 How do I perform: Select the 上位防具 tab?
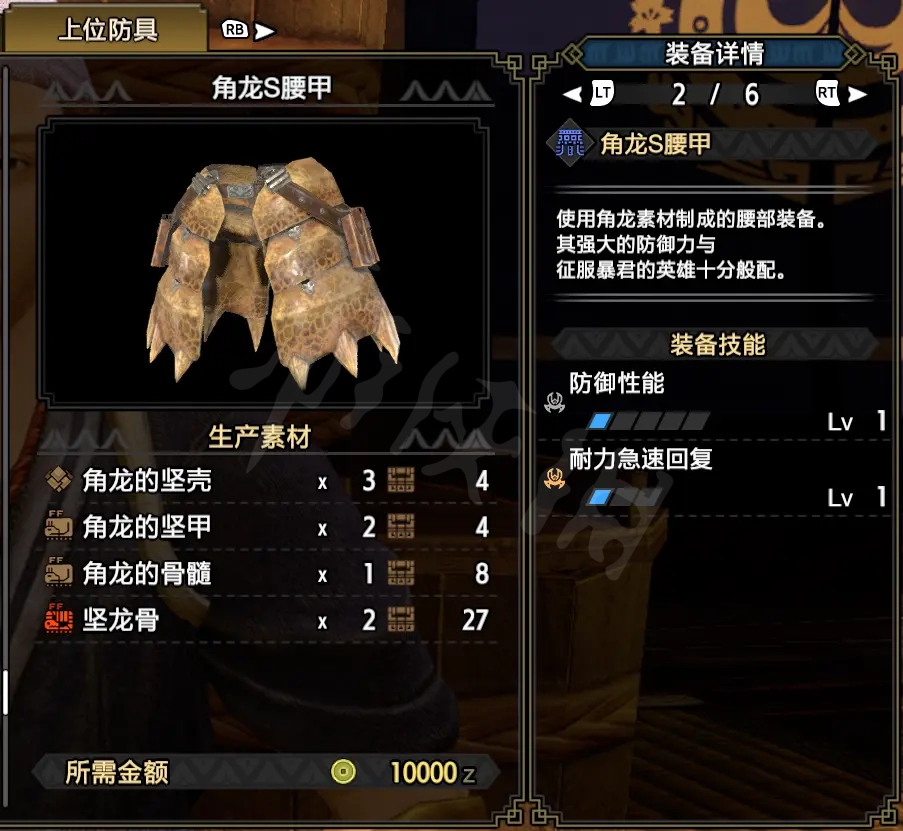(108, 30)
